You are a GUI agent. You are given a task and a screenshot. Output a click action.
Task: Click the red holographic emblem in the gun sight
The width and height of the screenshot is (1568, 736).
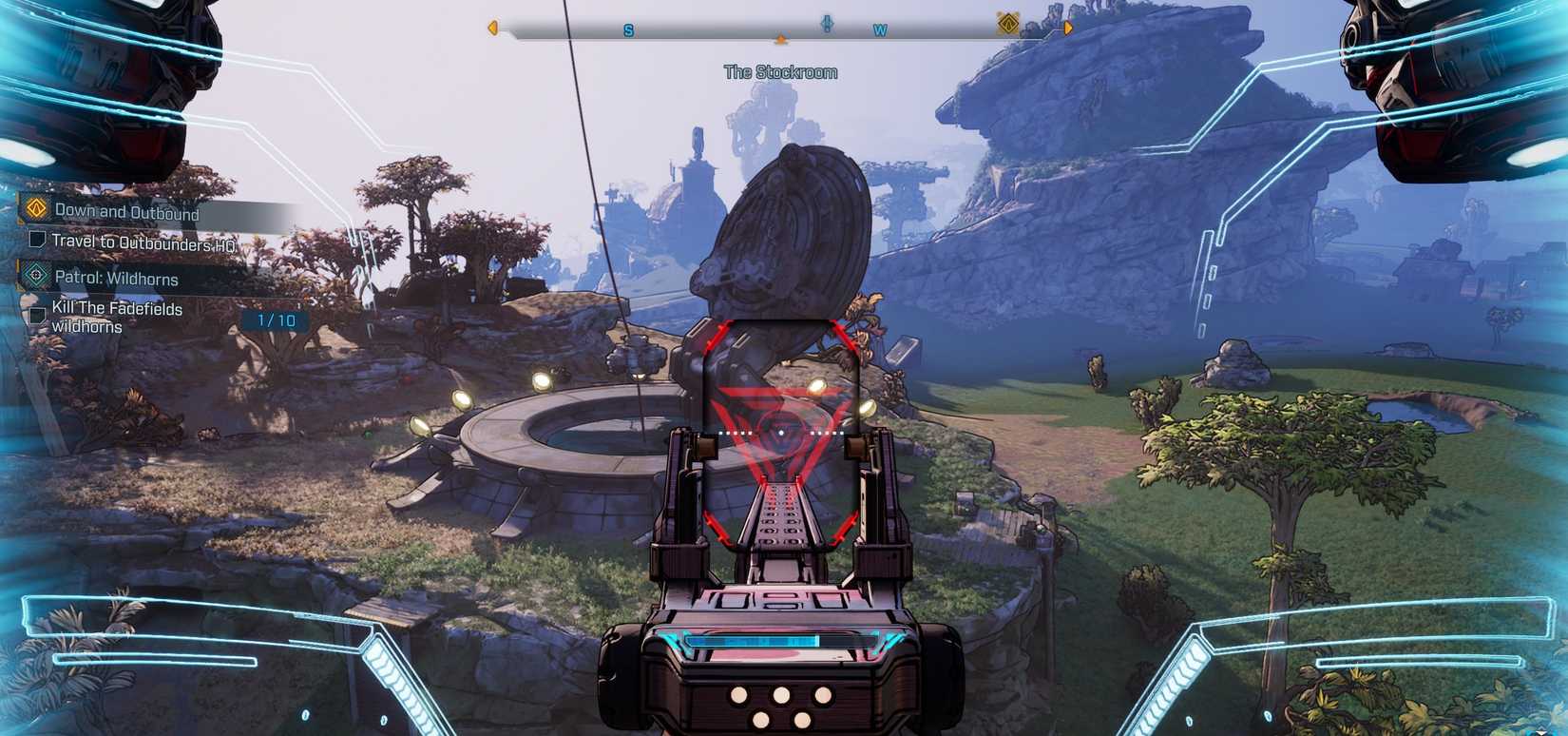[x=779, y=430]
